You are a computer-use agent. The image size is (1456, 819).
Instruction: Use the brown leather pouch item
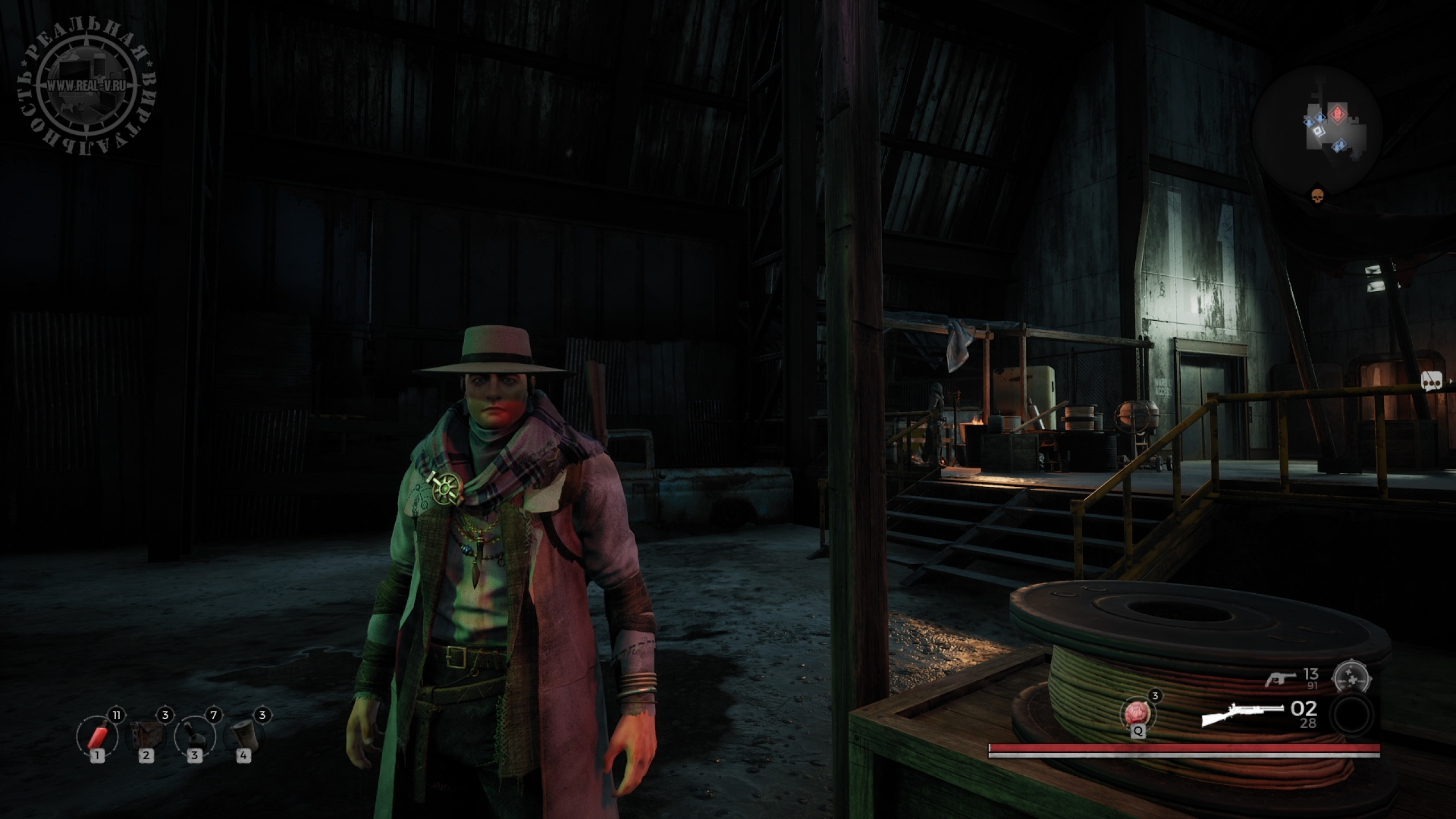(x=146, y=736)
